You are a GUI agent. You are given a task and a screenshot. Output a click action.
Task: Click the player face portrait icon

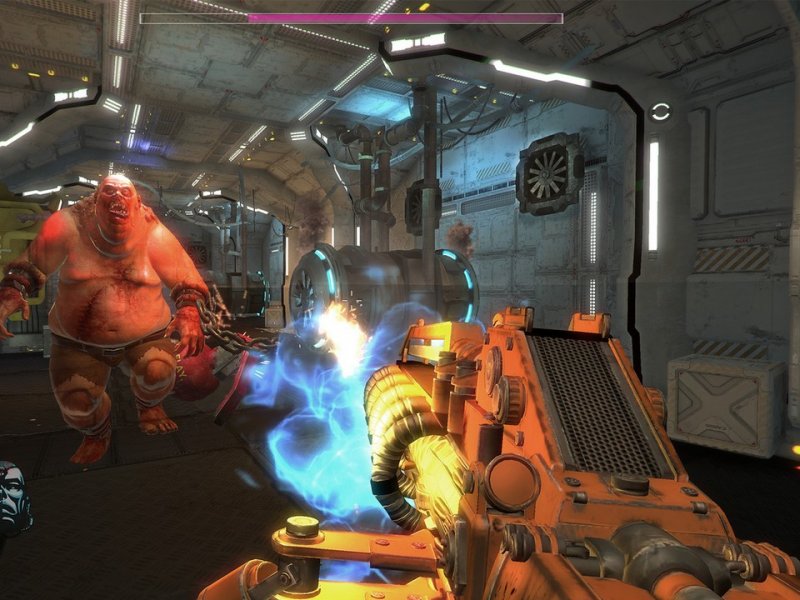click(13, 498)
